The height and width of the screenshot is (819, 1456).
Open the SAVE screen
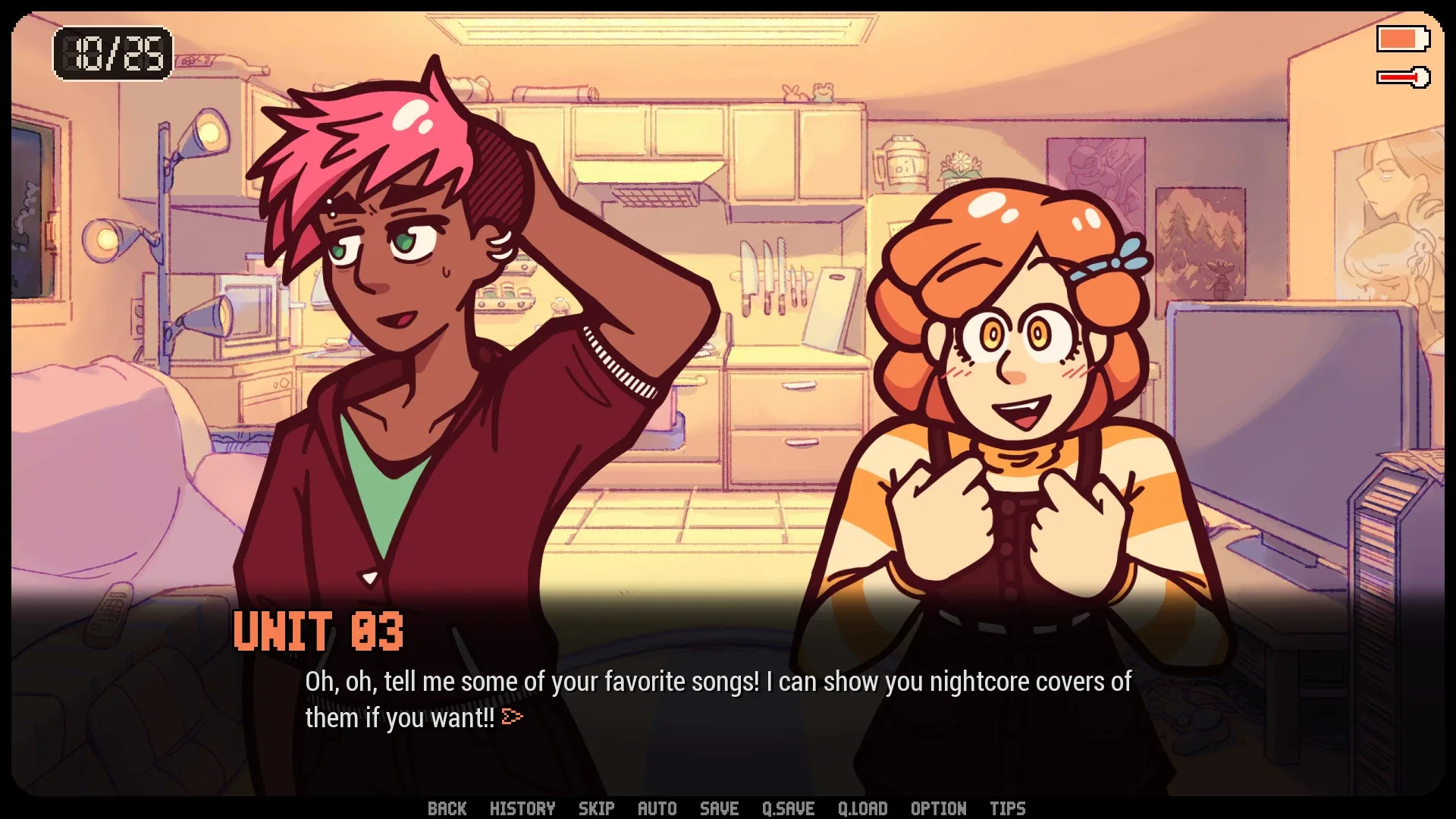click(x=718, y=808)
